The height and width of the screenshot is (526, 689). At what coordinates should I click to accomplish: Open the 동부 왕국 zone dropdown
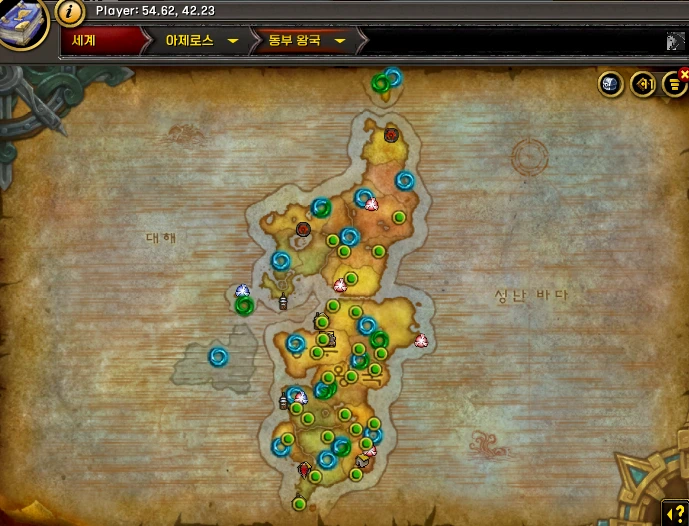[x=306, y=41]
